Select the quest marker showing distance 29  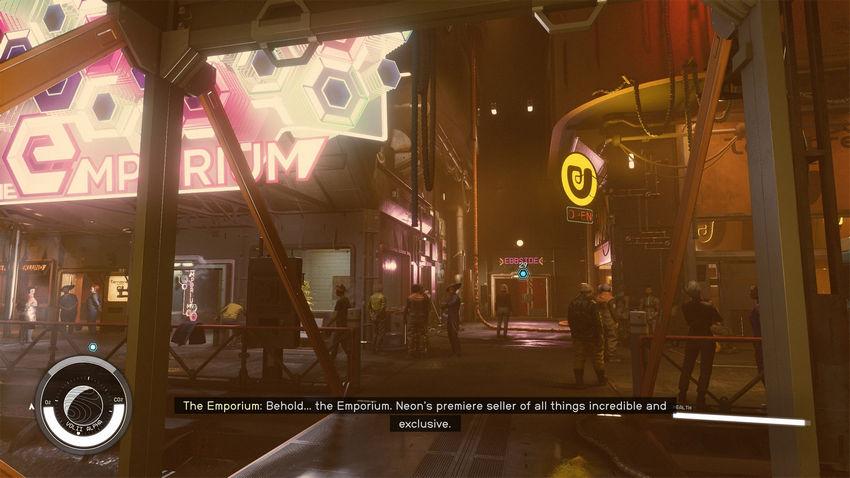[522, 273]
